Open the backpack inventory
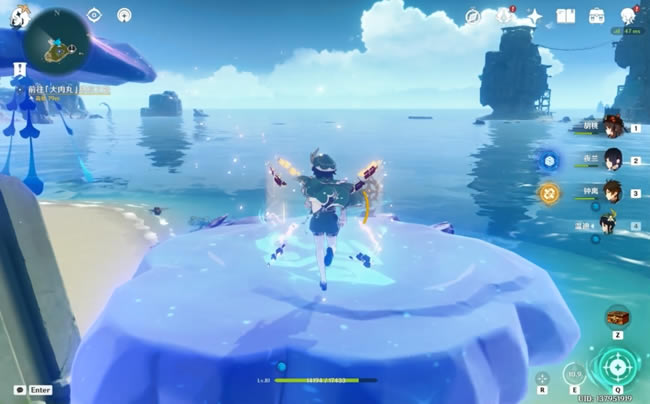This screenshot has width=650, height=404. tap(597, 16)
